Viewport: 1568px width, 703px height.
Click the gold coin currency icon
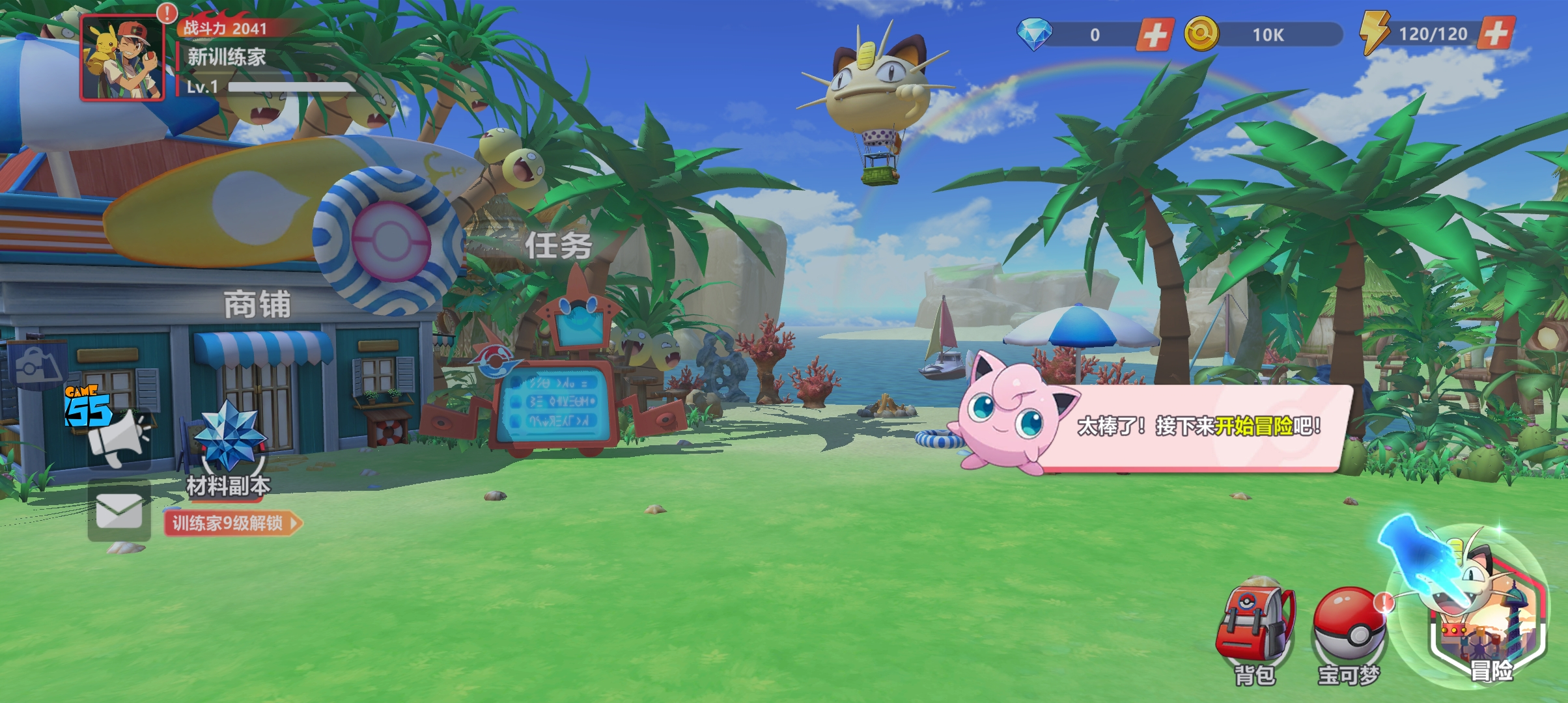(1201, 34)
